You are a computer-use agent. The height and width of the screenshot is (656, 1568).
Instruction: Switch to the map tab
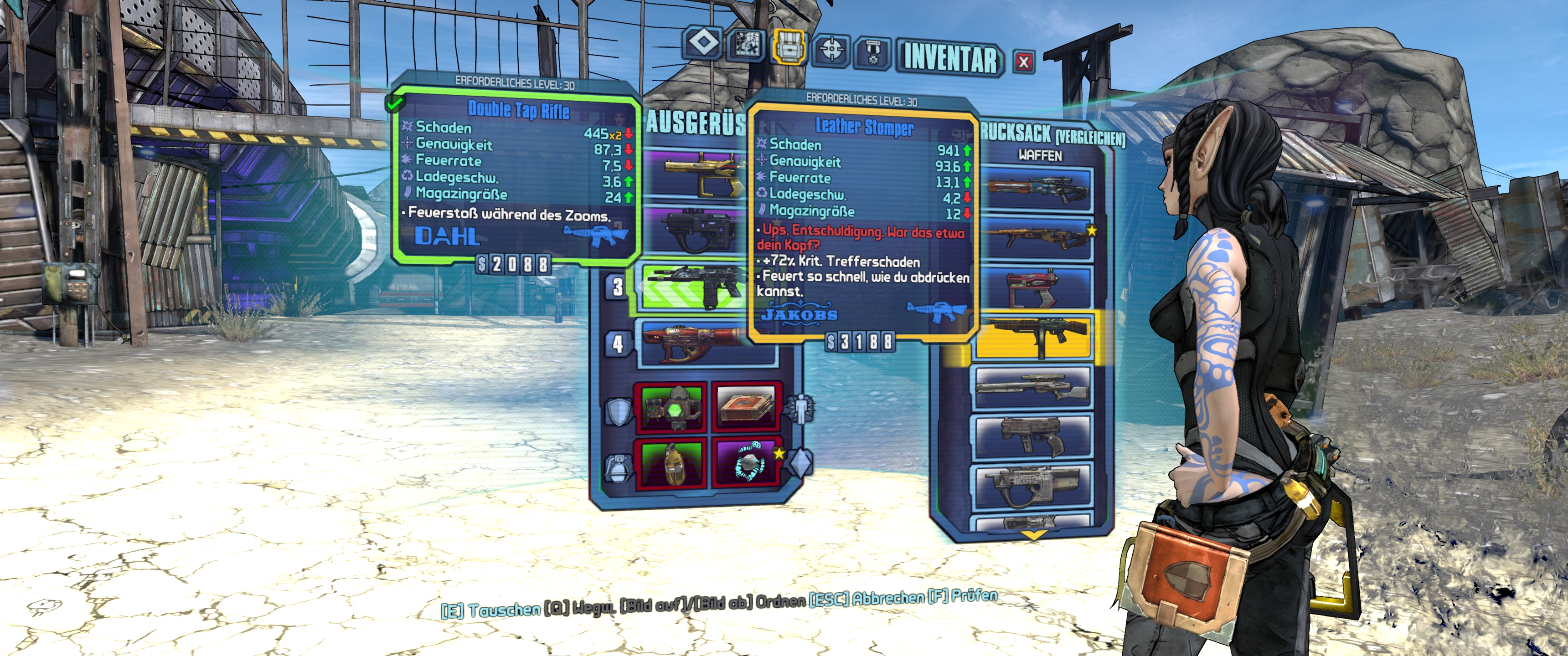click(747, 45)
